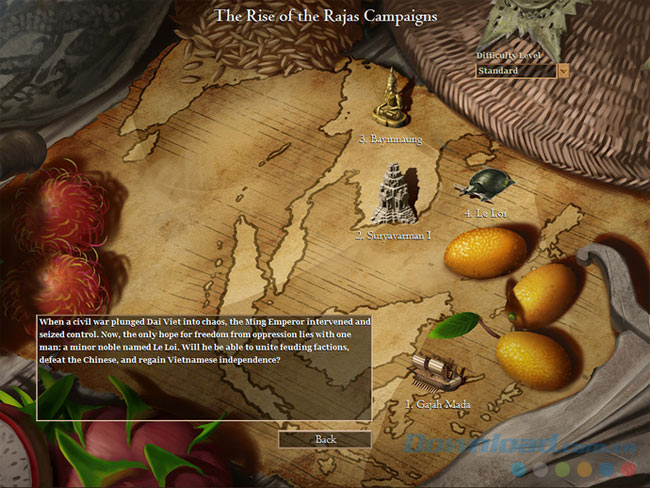Open the Bayinnaung golden statue campaign

coord(389,98)
